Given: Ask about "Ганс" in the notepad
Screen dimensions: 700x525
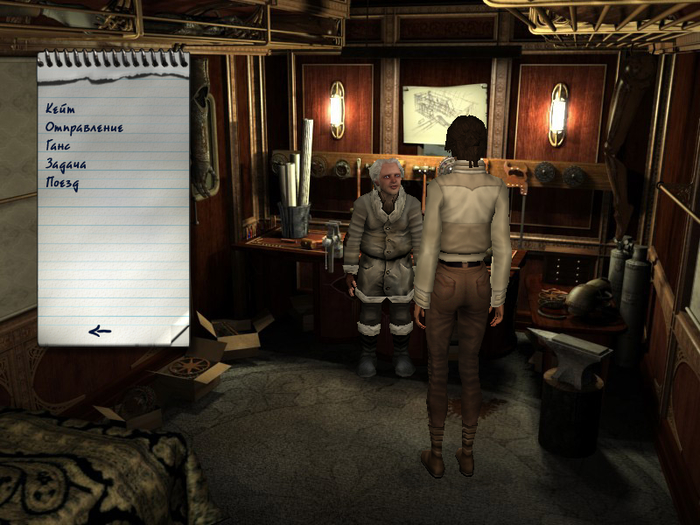Looking at the screenshot, I should tap(58, 146).
